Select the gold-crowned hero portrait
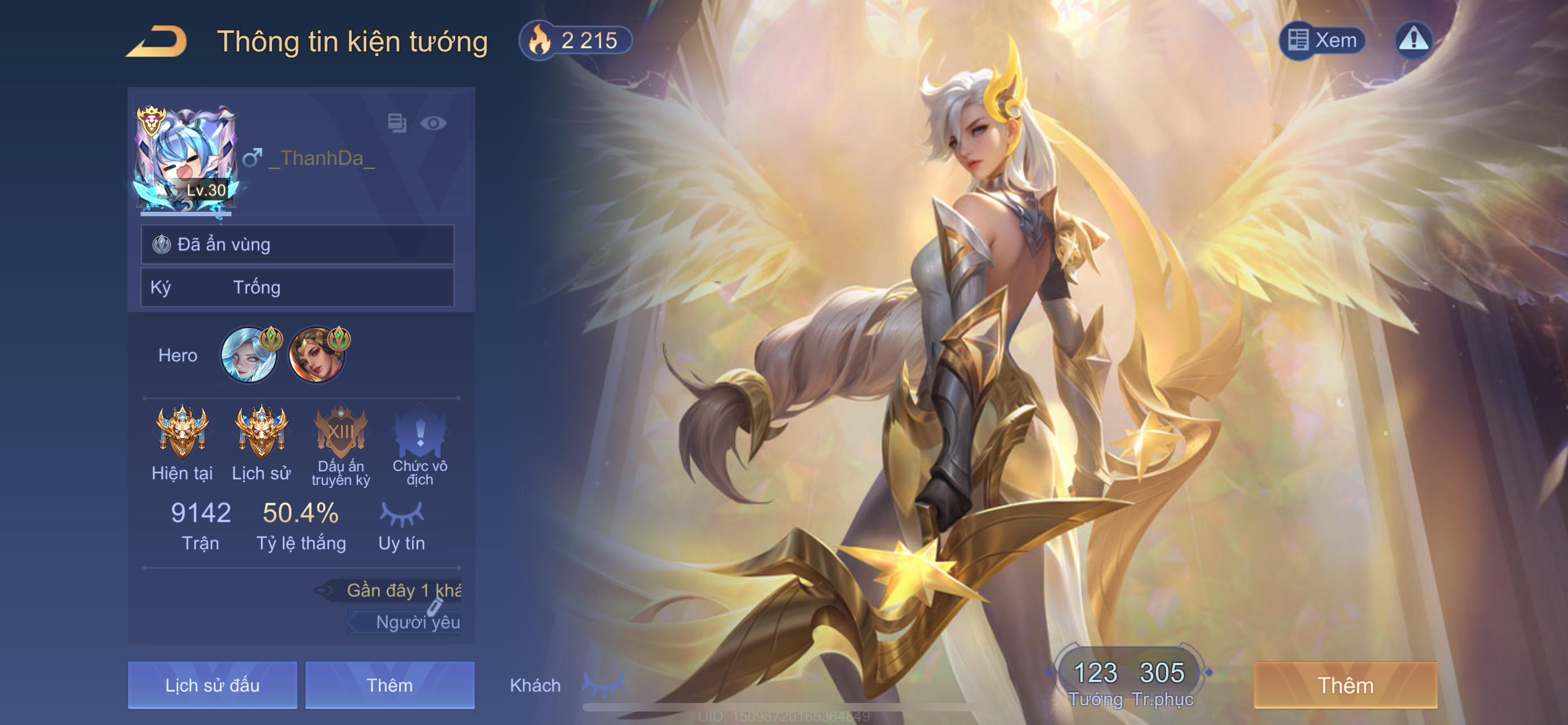Viewport: 1568px width, 725px height. pos(316,355)
